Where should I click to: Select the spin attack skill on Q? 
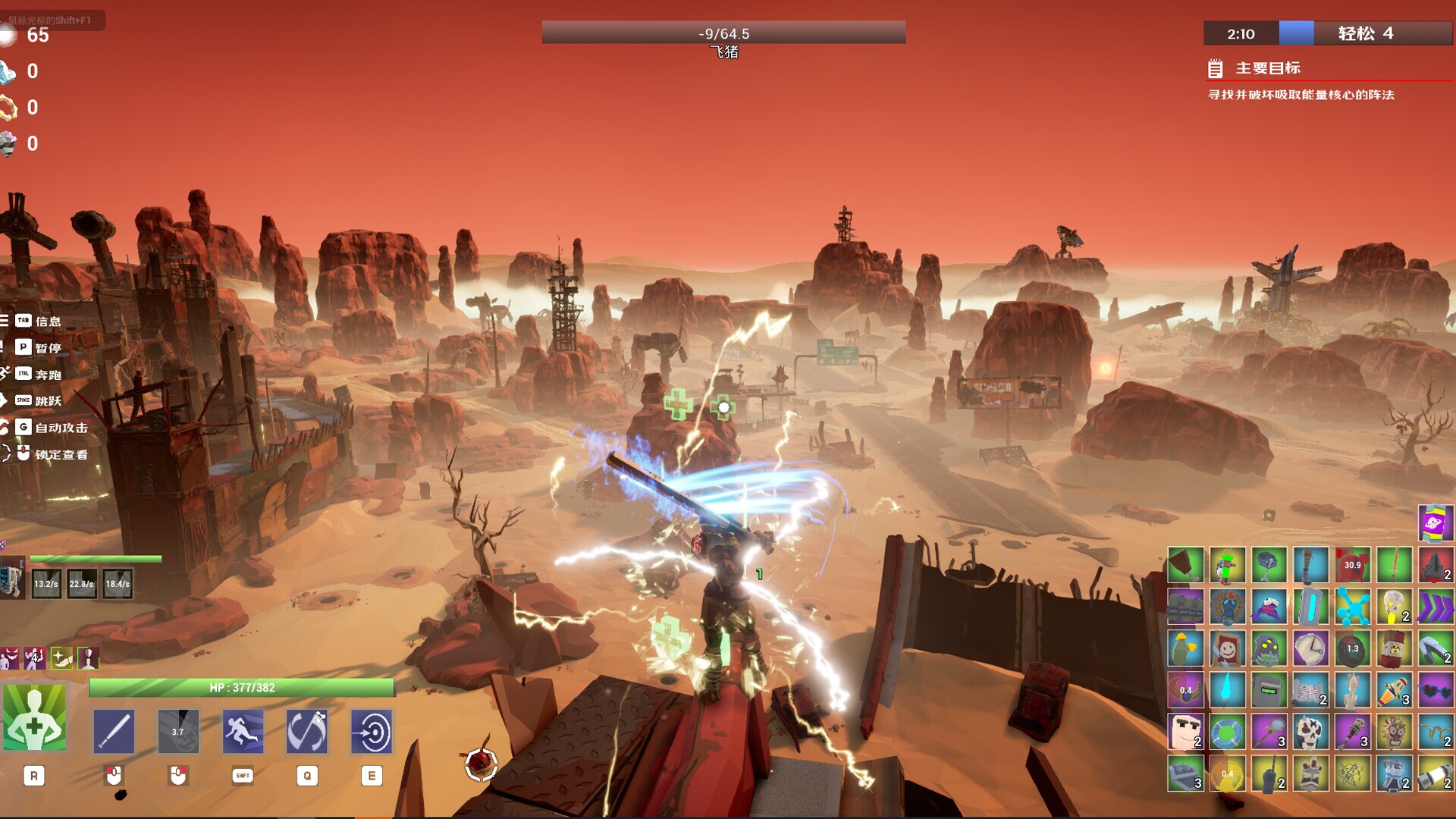305,730
